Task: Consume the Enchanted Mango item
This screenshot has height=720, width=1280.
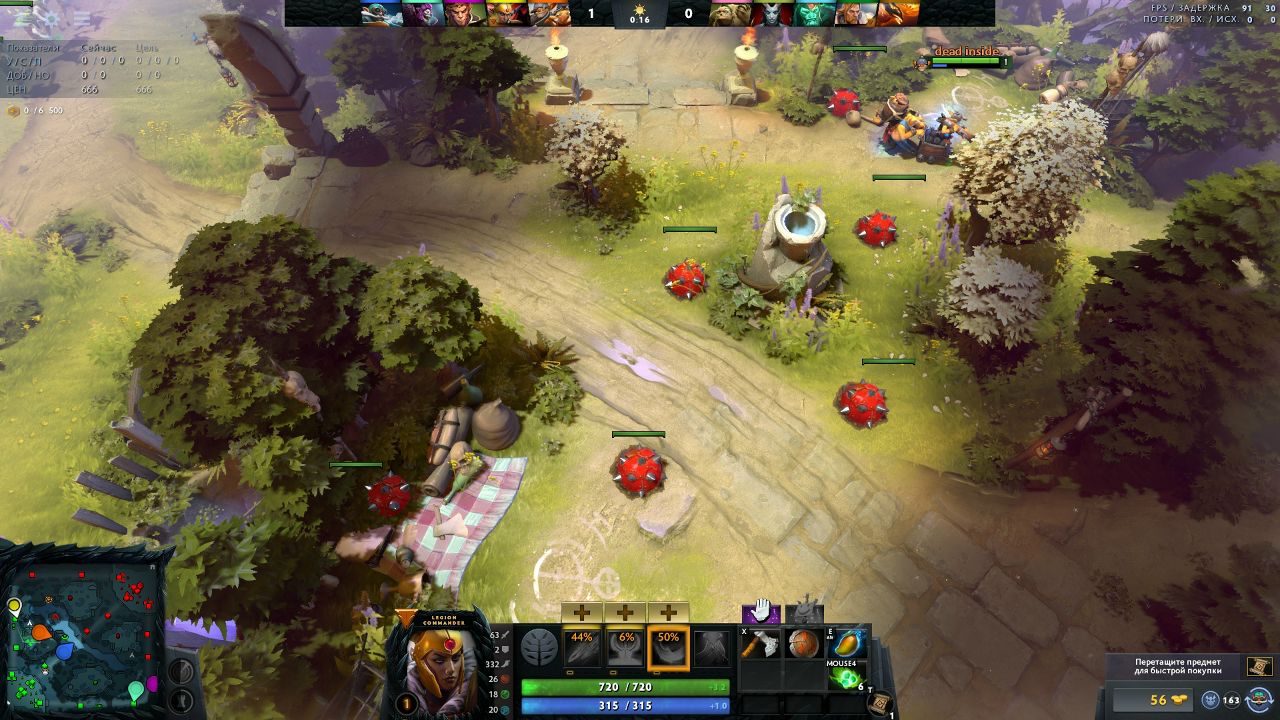Action: [845, 644]
